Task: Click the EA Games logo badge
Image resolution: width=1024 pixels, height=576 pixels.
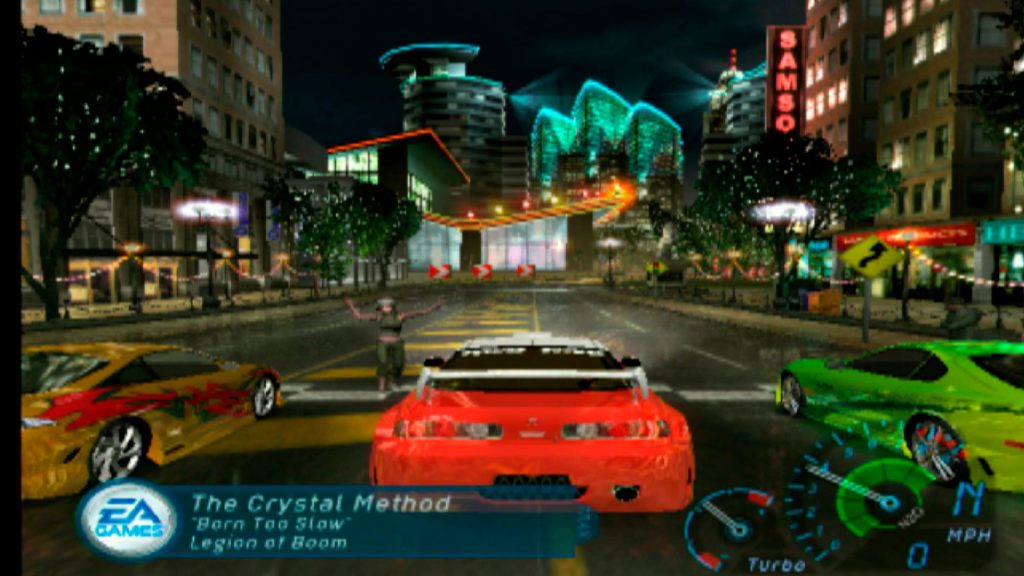Action: coord(128,520)
